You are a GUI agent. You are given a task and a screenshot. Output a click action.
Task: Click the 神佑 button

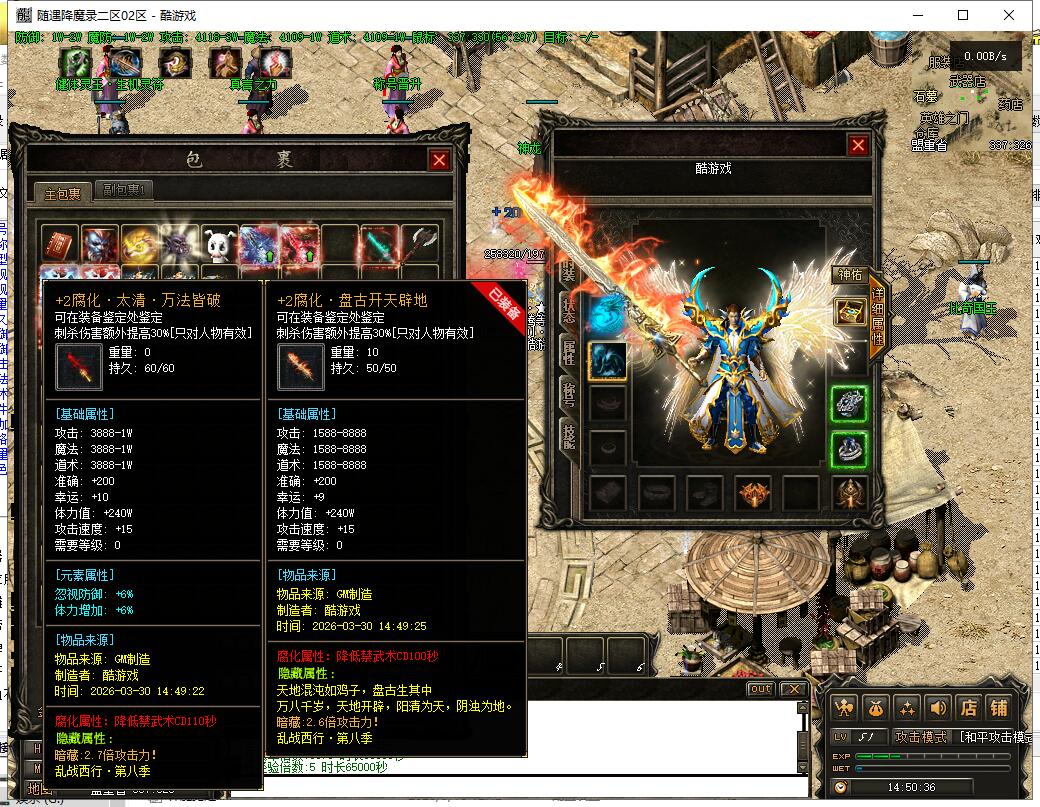click(849, 274)
